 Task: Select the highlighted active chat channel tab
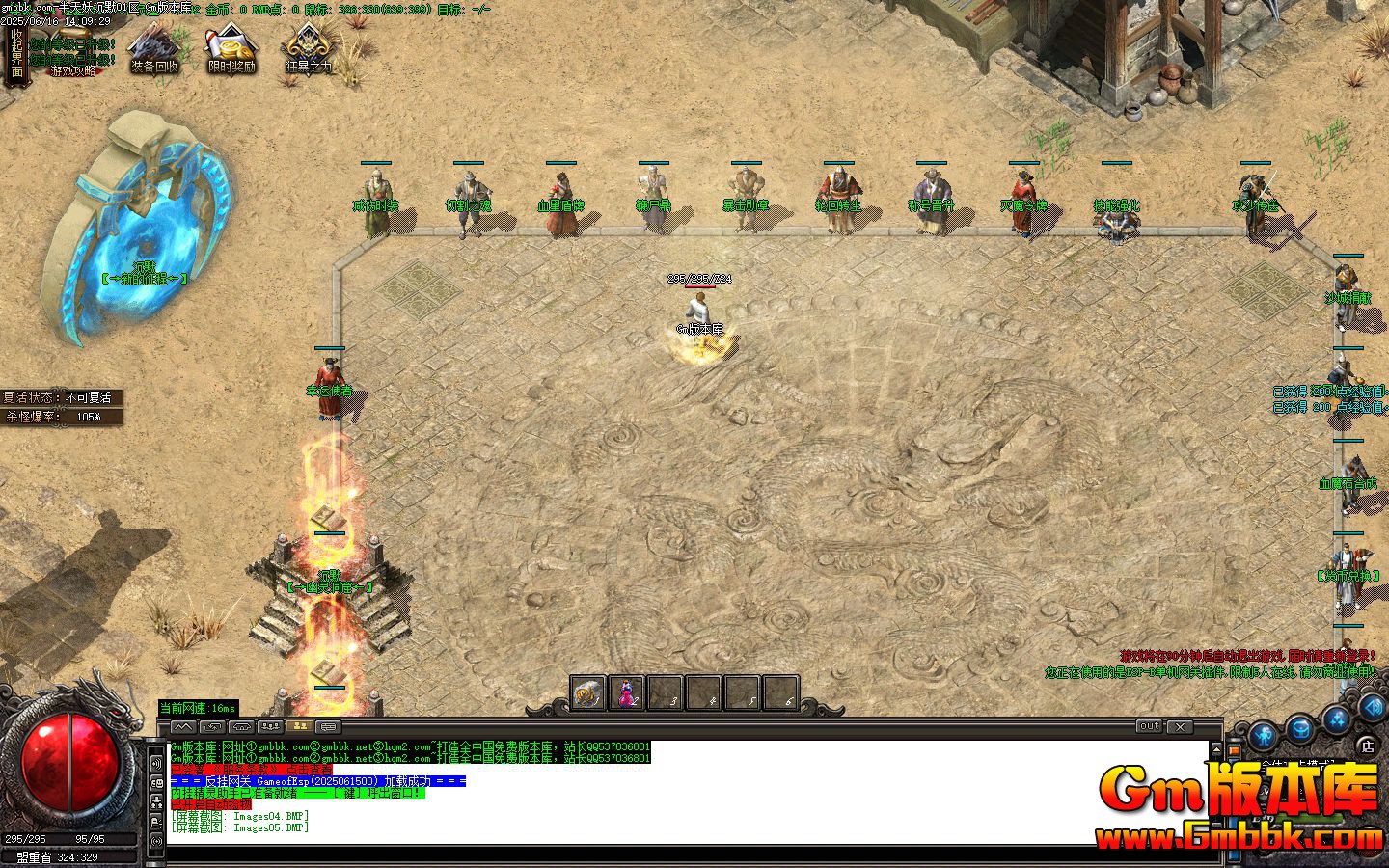coord(300,725)
